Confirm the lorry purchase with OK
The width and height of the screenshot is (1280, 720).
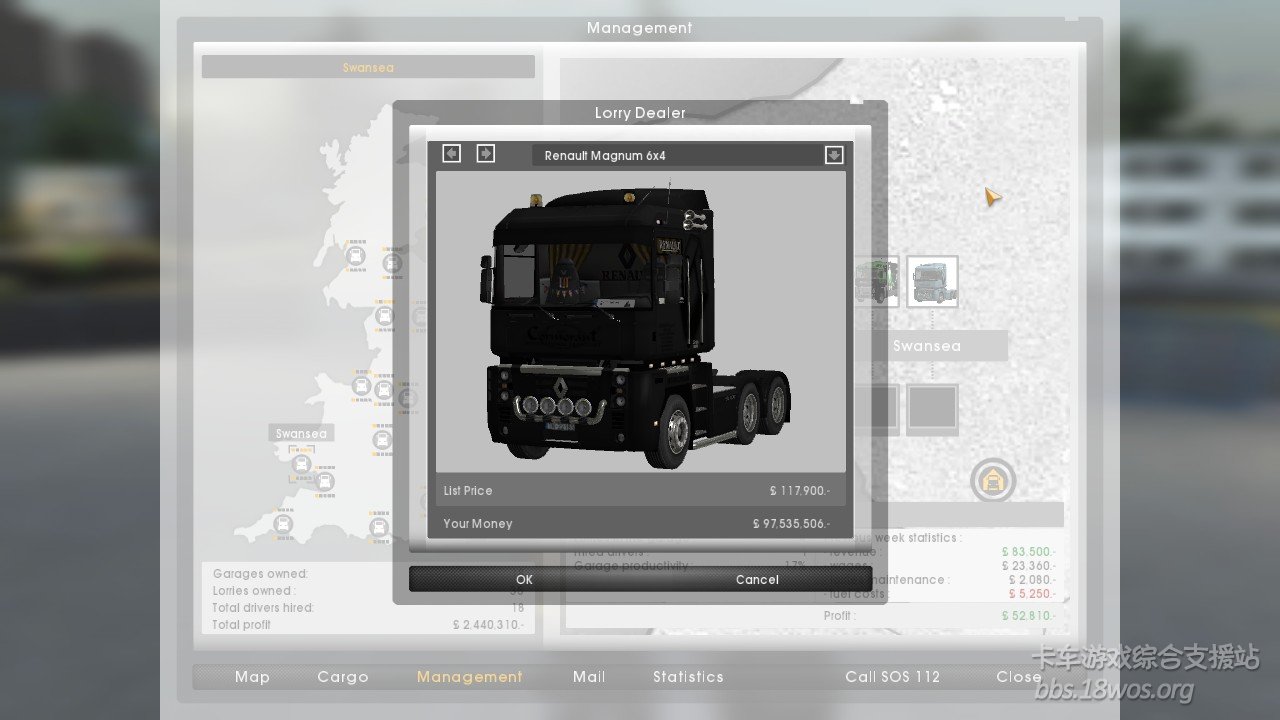[x=524, y=579]
